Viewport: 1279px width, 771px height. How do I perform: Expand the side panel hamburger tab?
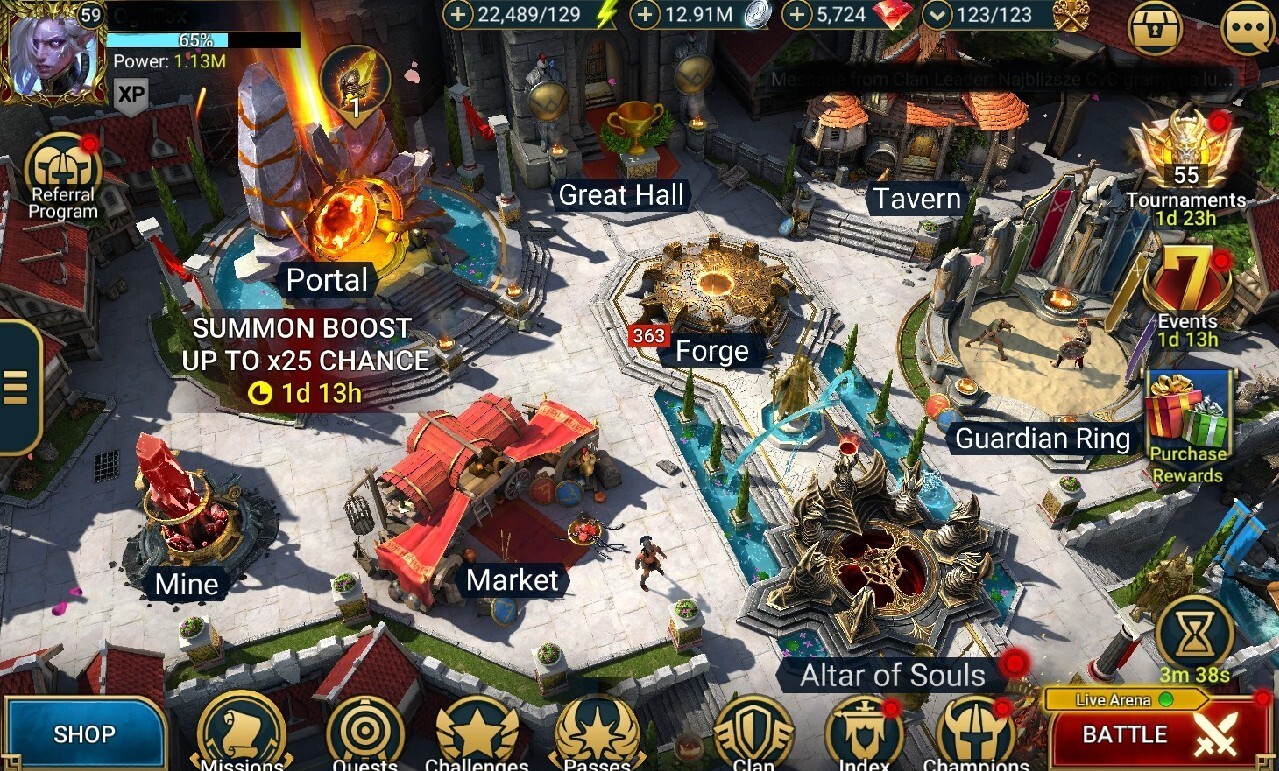click(x=17, y=387)
